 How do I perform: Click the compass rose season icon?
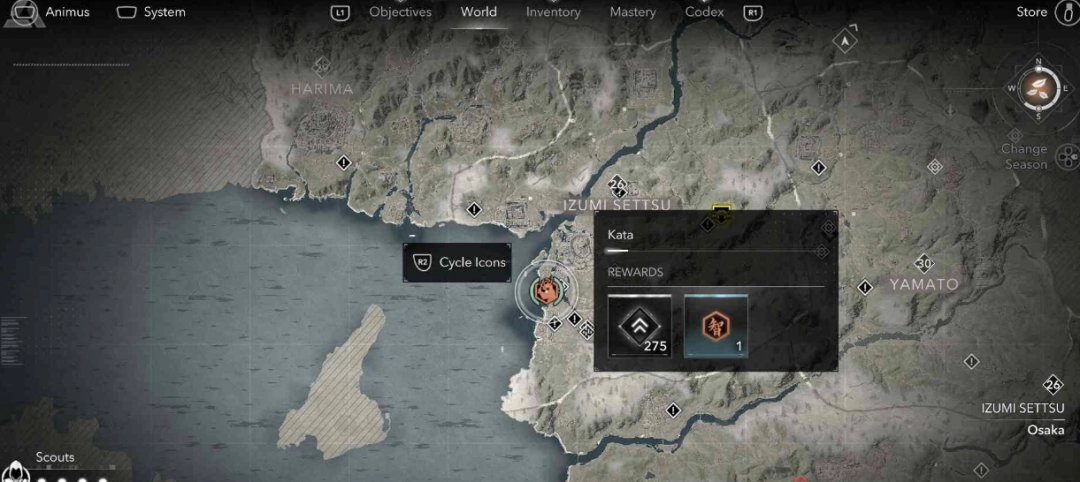click(1039, 87)
